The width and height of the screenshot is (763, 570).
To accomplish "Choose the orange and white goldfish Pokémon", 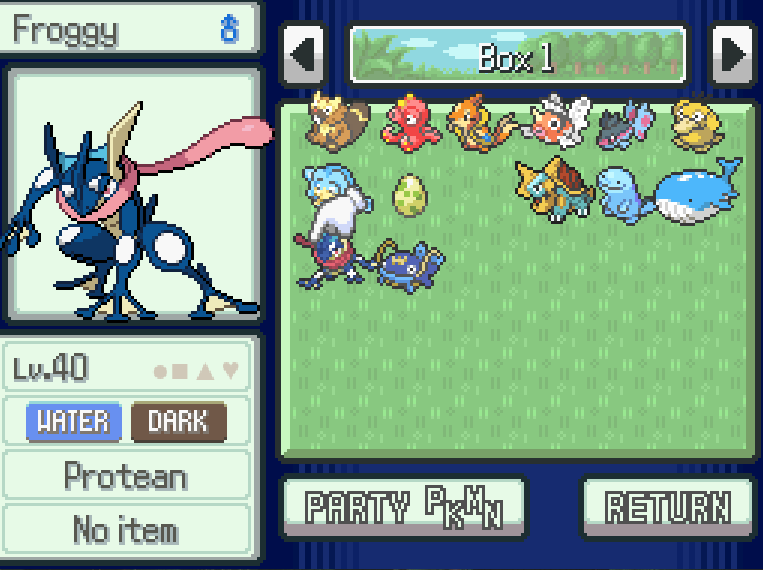I will tap(557, 125).
